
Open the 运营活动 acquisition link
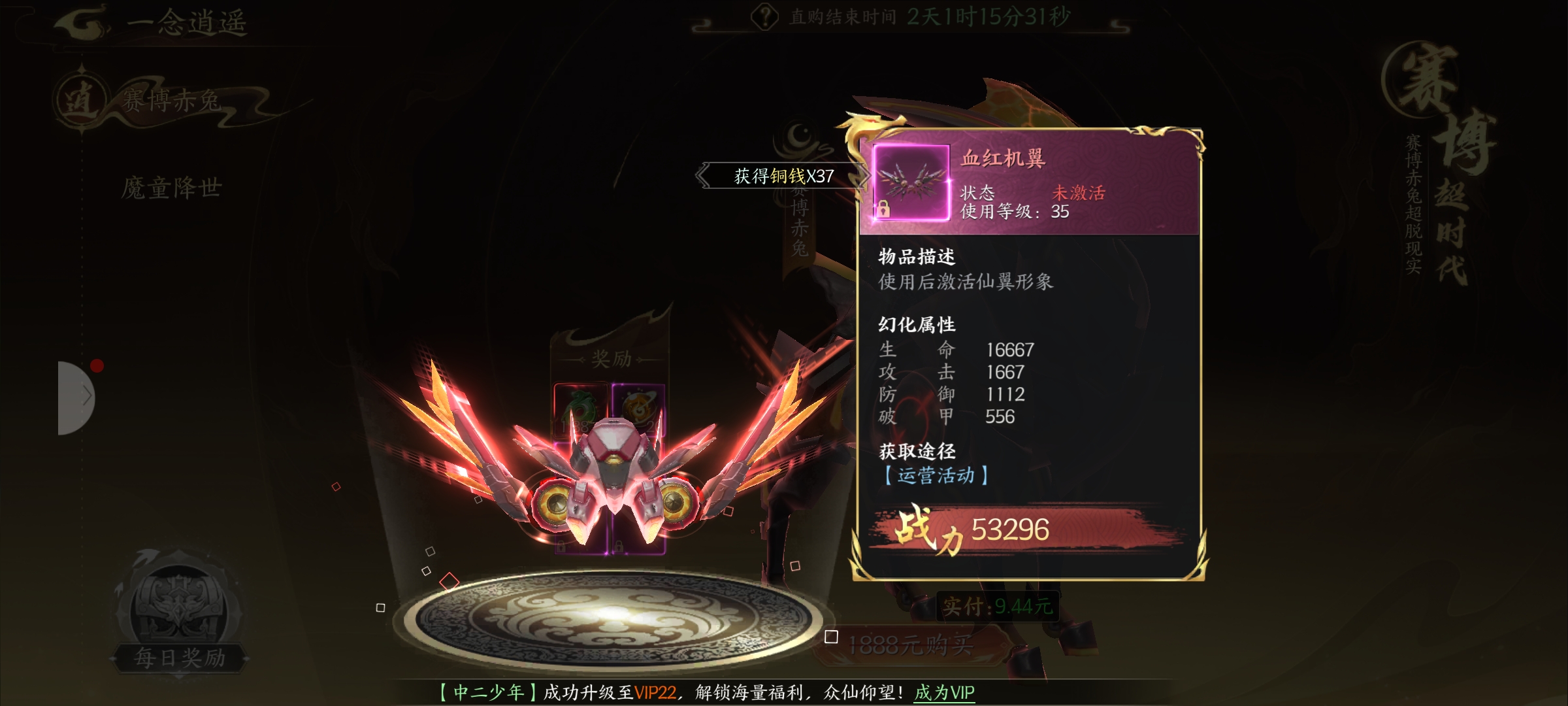[x=936, y=475]
